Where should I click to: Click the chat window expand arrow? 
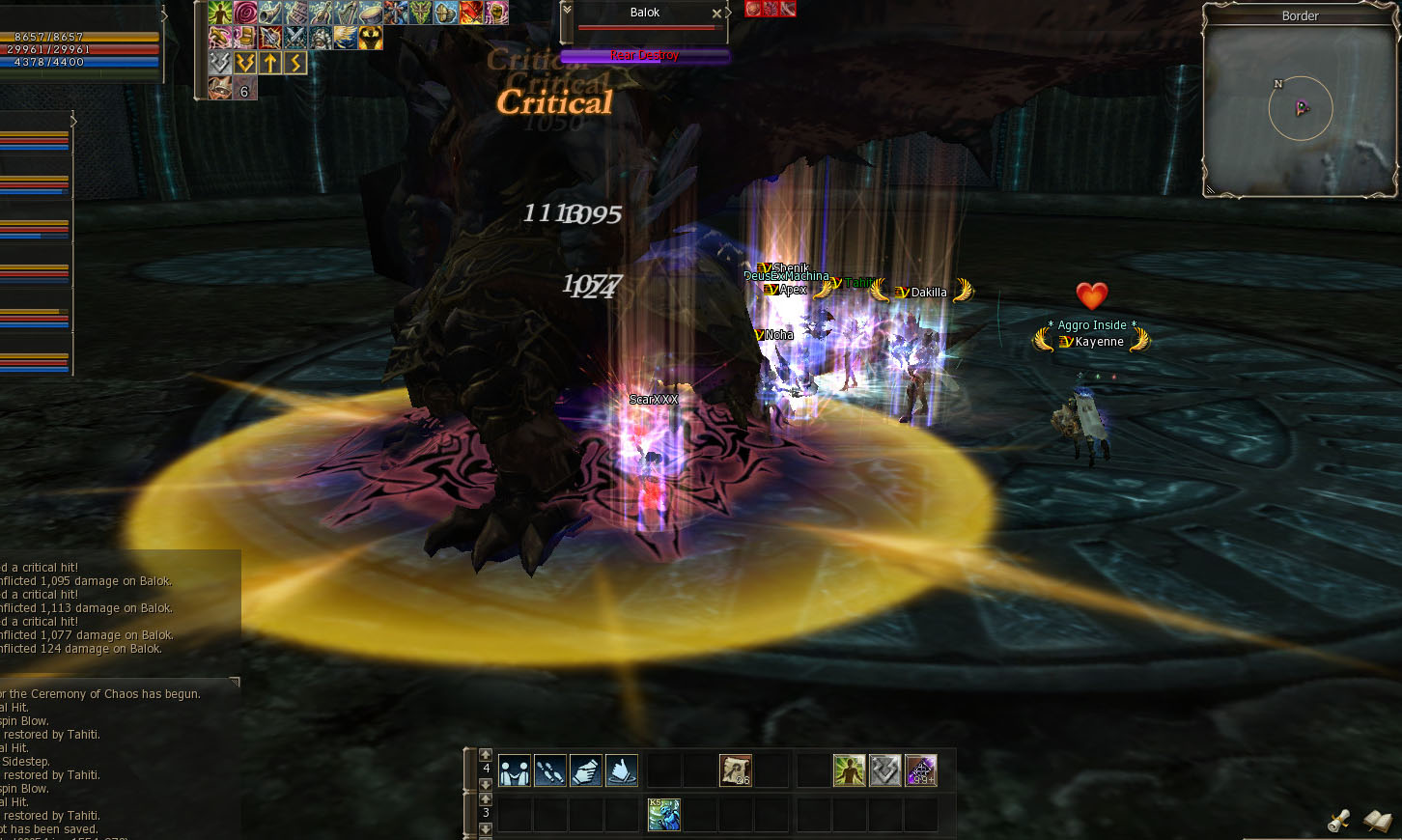(x=234, y=681)
